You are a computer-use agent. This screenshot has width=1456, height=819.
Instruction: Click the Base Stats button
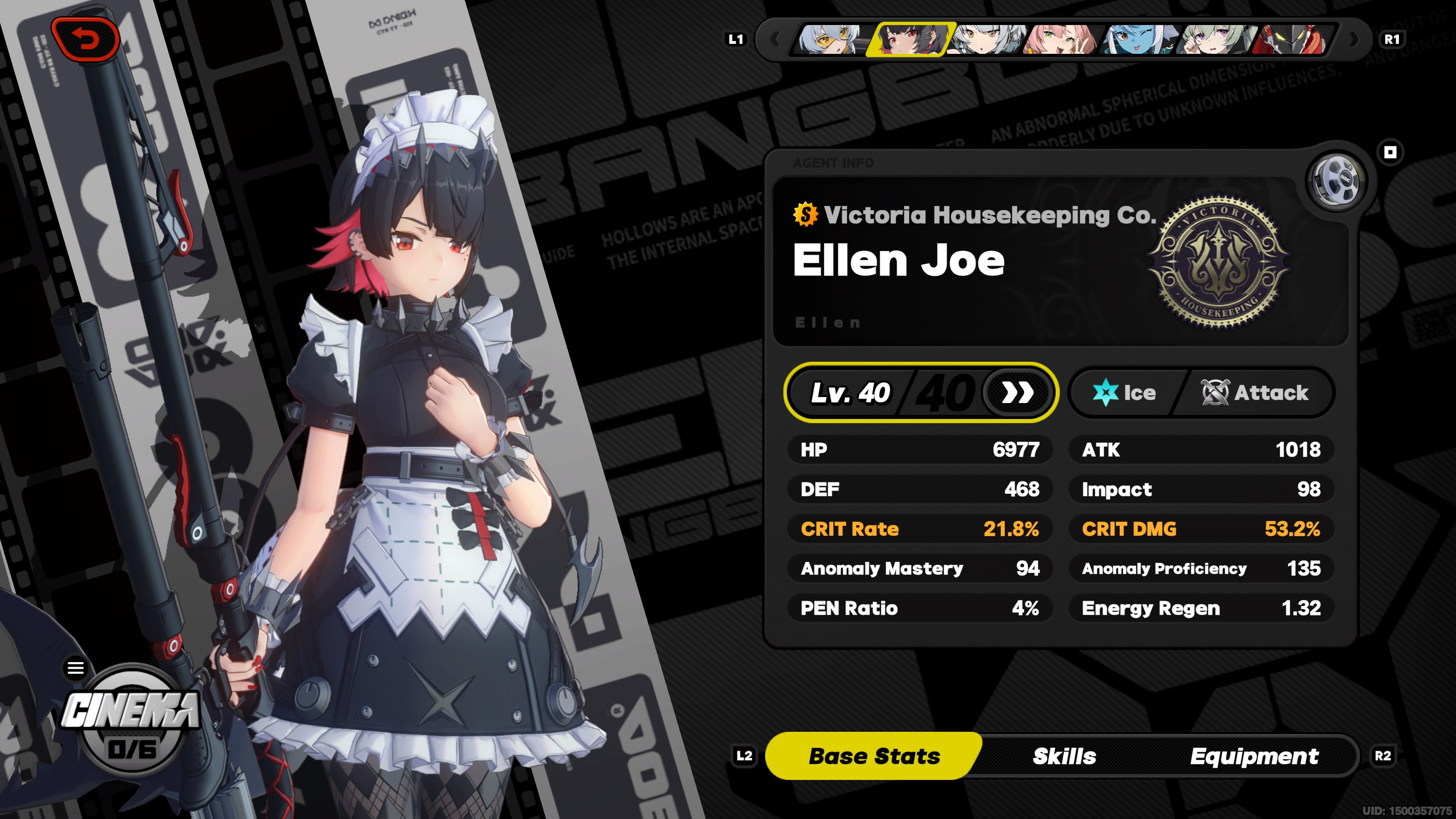pos(874,755)
